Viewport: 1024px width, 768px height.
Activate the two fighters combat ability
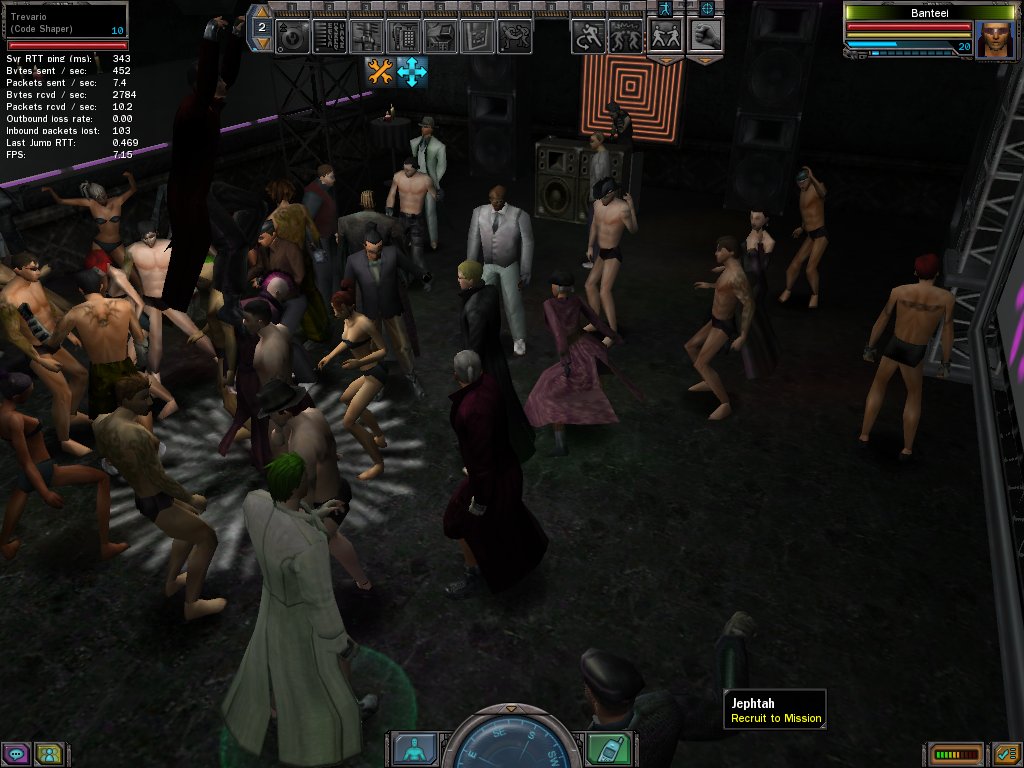[x=666, y=36]
